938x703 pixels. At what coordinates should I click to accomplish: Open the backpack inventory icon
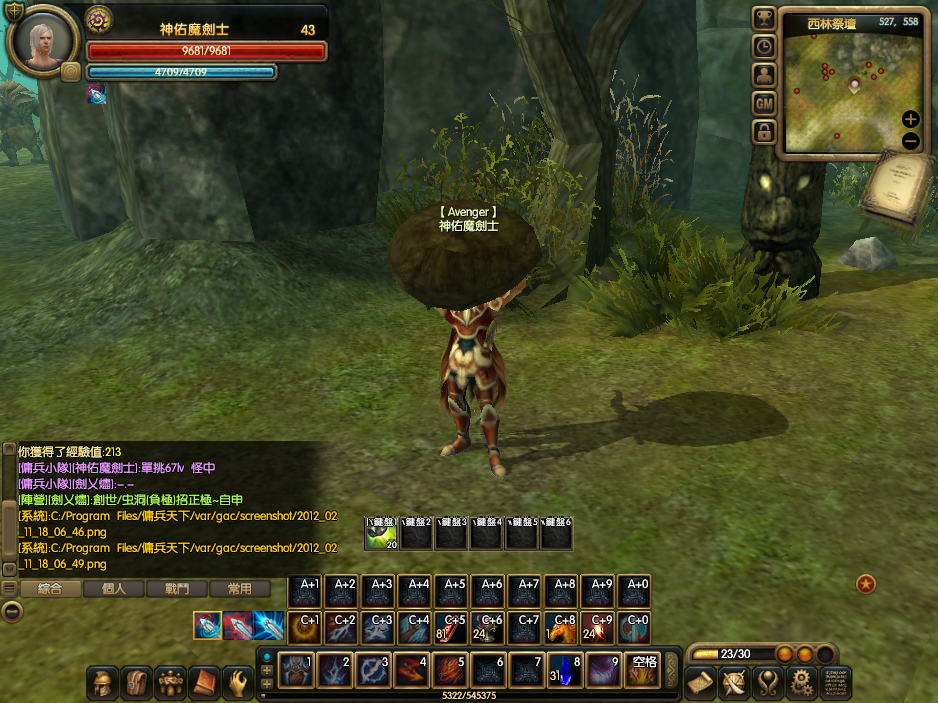pyautogui.click(x=137, y=683)
